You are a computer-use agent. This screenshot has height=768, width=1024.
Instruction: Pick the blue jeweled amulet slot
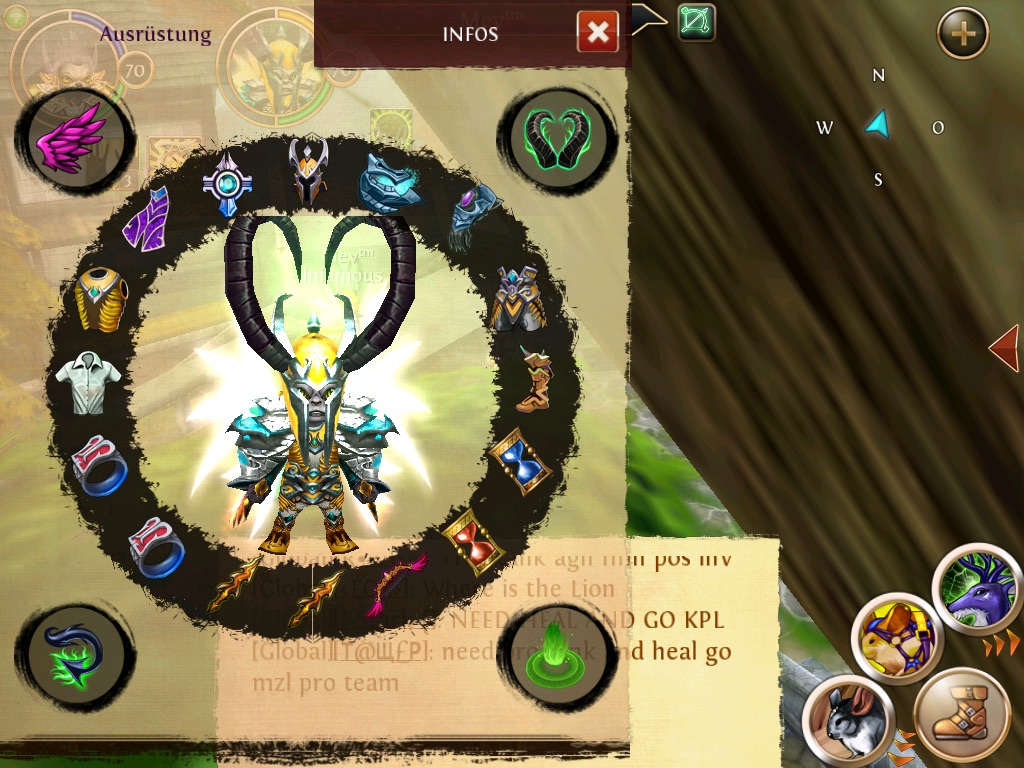(227, 182)
